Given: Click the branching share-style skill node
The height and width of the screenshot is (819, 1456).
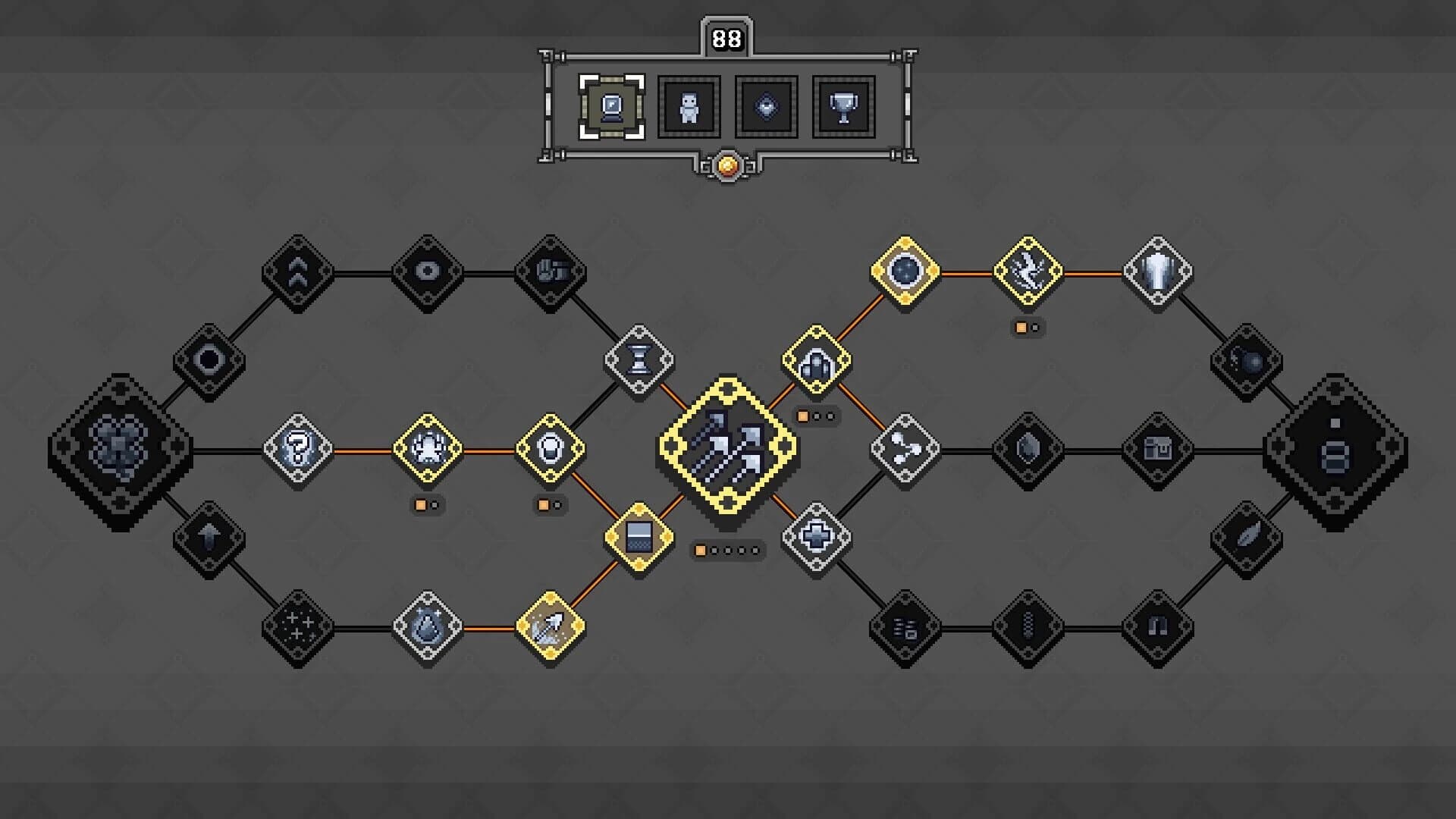Looking at the screenshot, I should coord(905,449).
